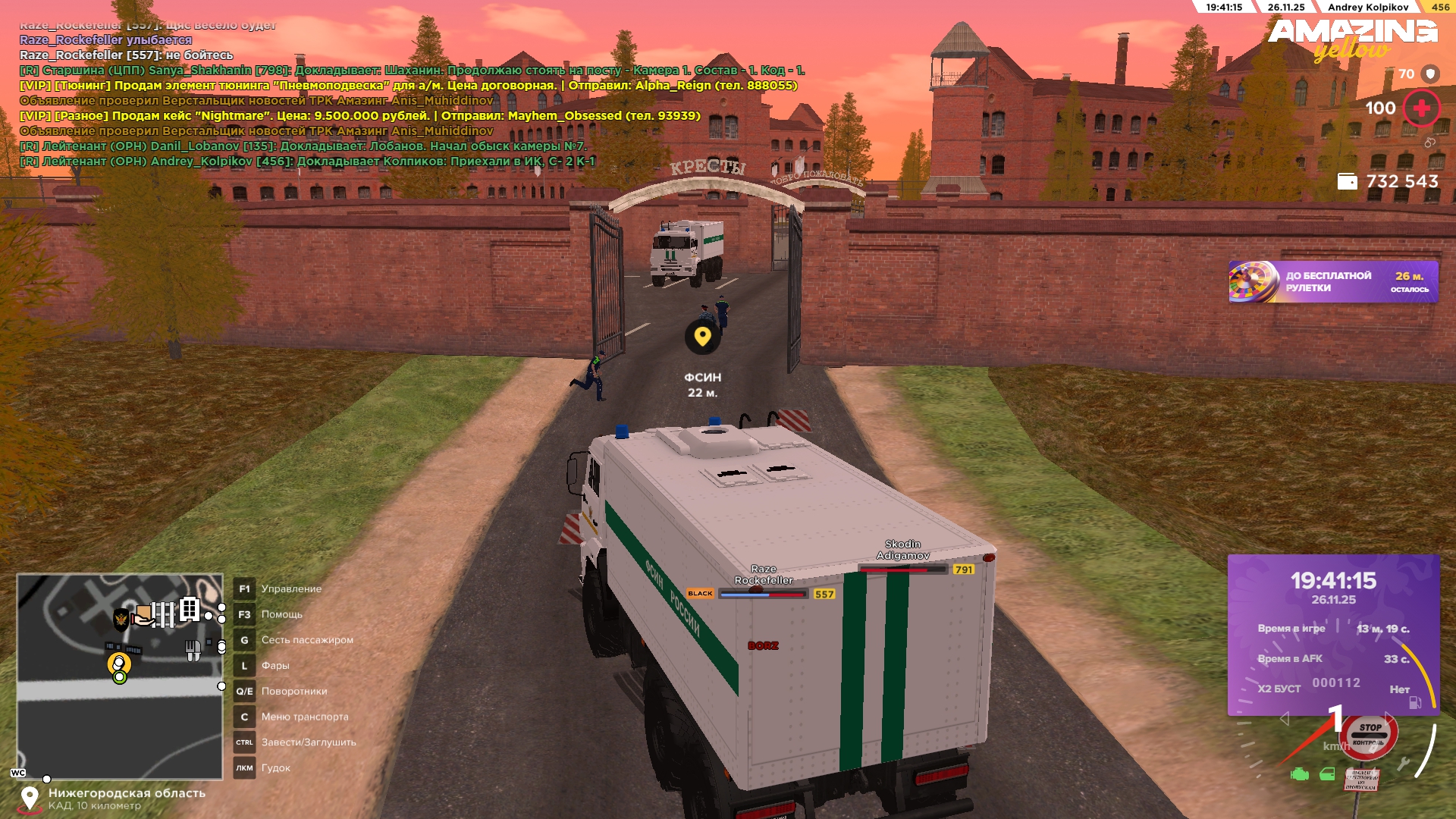Open the free roulette countdown banner
Screen dimensions: 1456x819
click(x=1332, y=282)
